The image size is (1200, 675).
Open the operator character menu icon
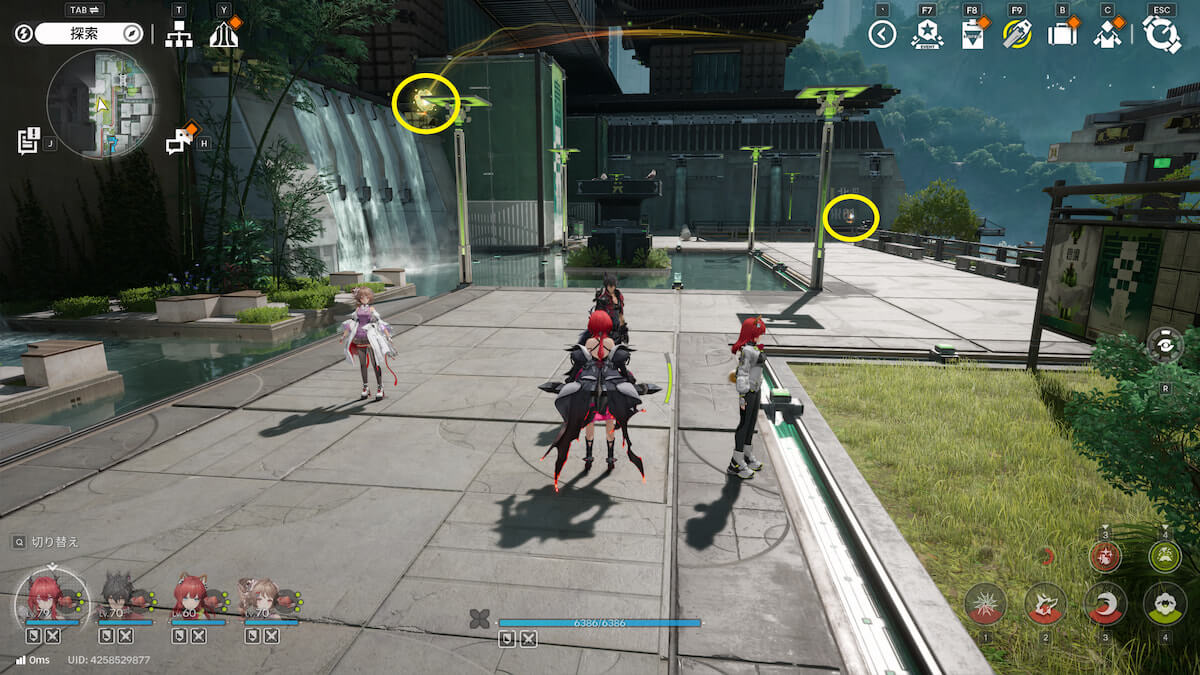(1107, 35)
